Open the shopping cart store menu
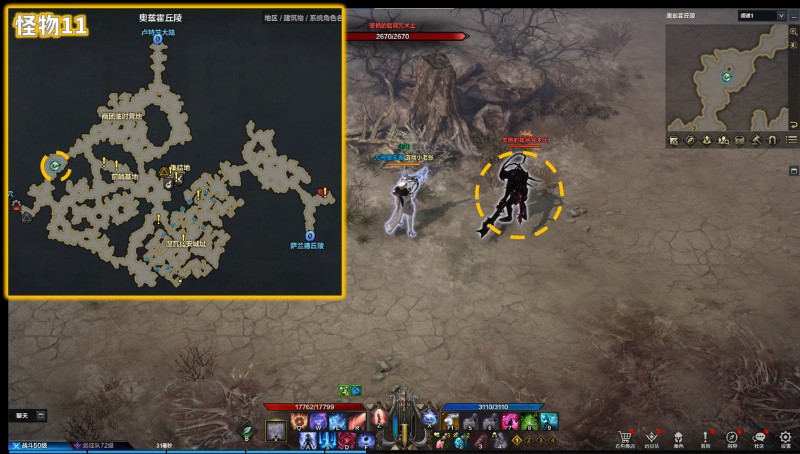The height and width of the screenshot is (454, 800). pyautogui.click(x=625, y=437)
